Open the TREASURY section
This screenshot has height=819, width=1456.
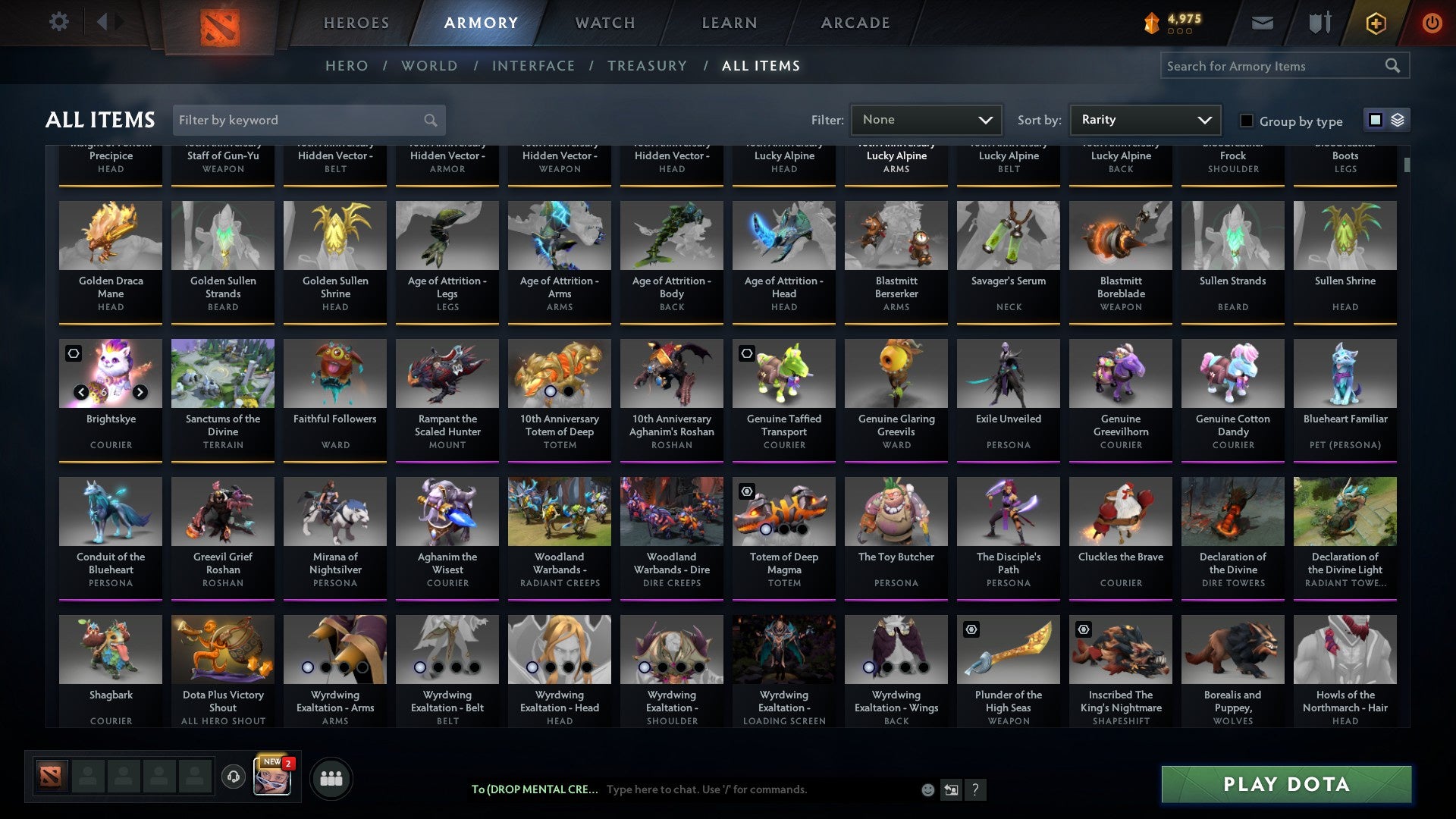648,66
